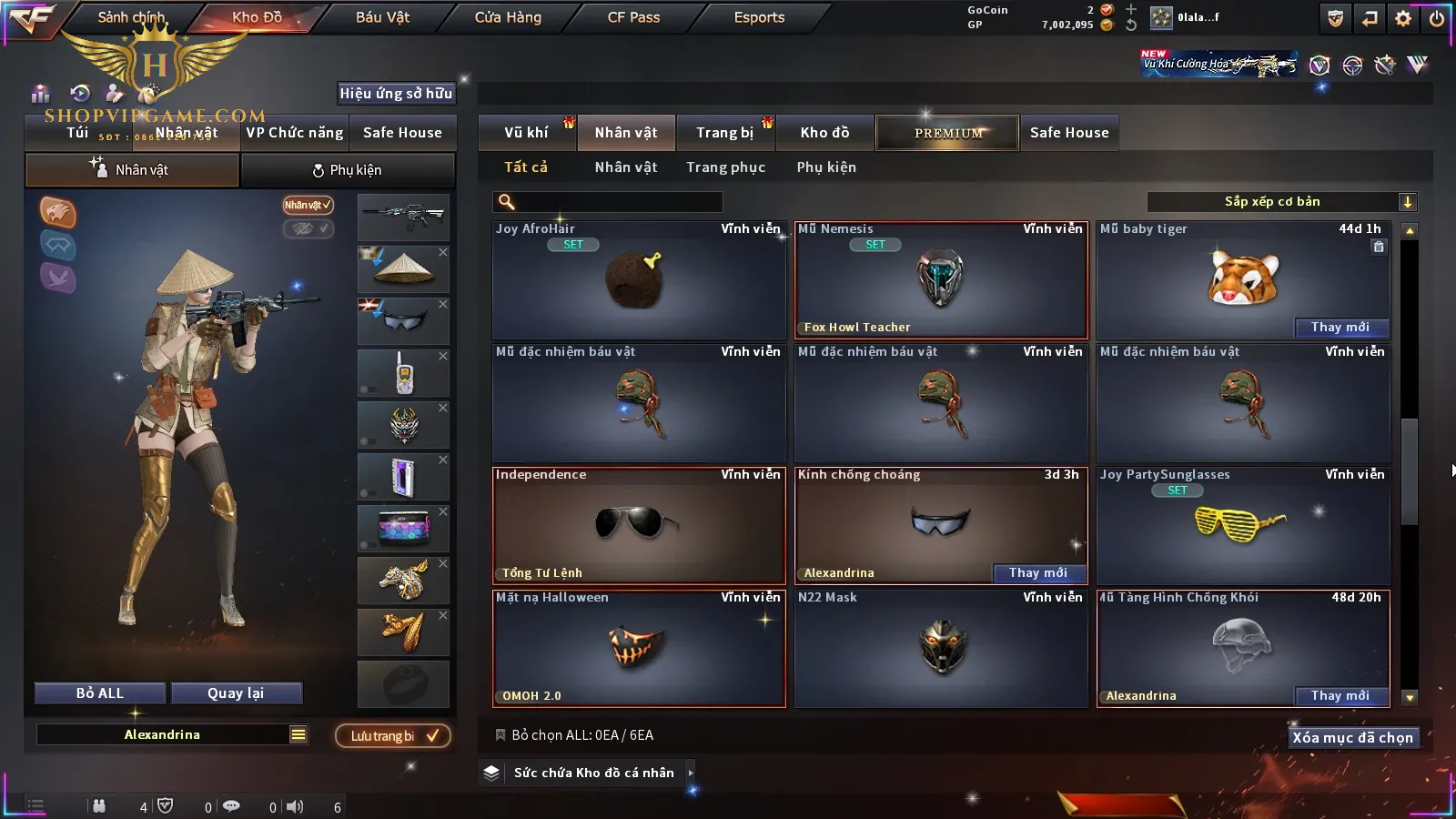Open the PREMIUM tab
The width and height of the screenshot is (1456, 819).
[x=948, y=133]
